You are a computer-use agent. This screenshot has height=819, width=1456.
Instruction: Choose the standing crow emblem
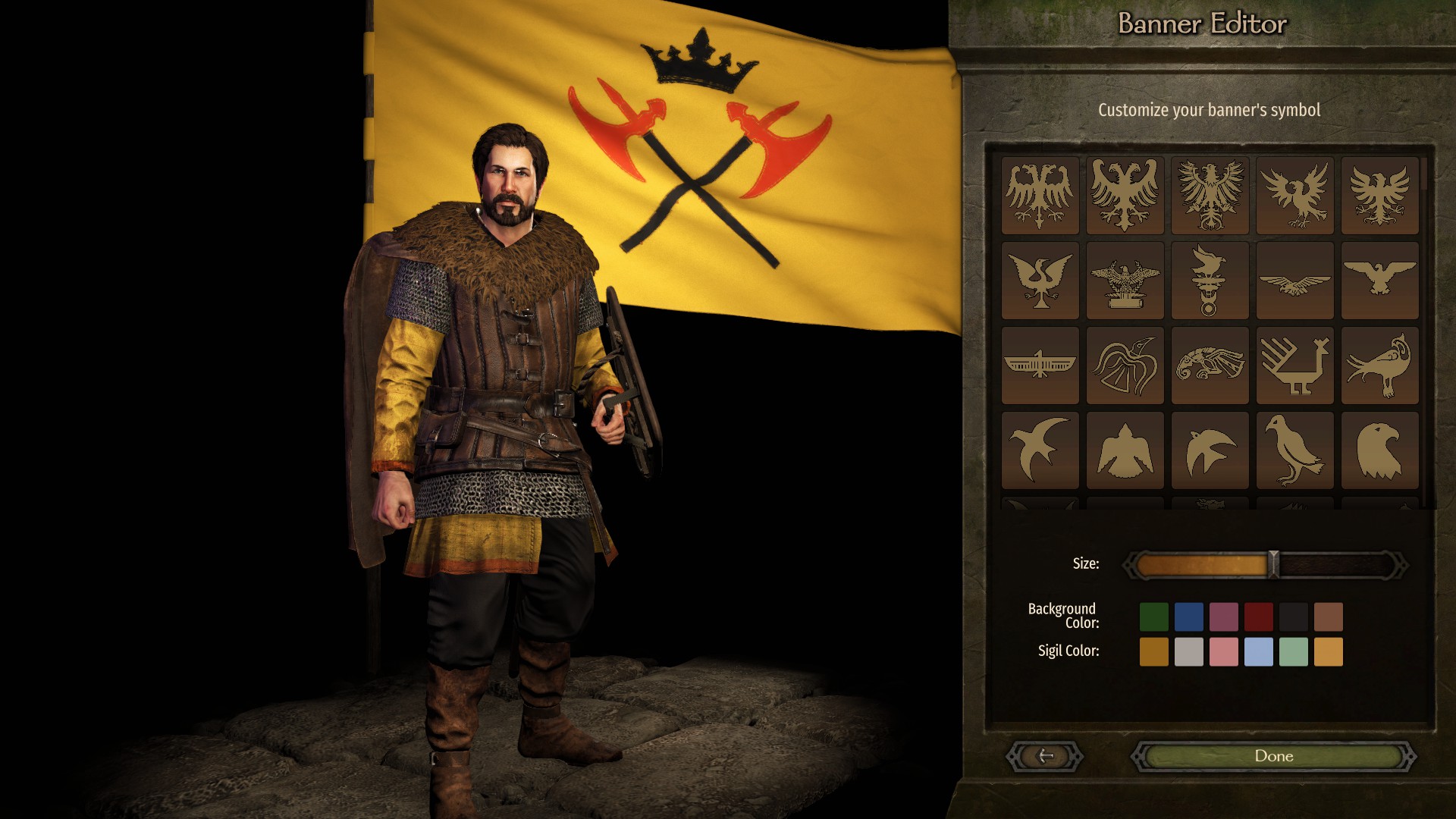1294,450
